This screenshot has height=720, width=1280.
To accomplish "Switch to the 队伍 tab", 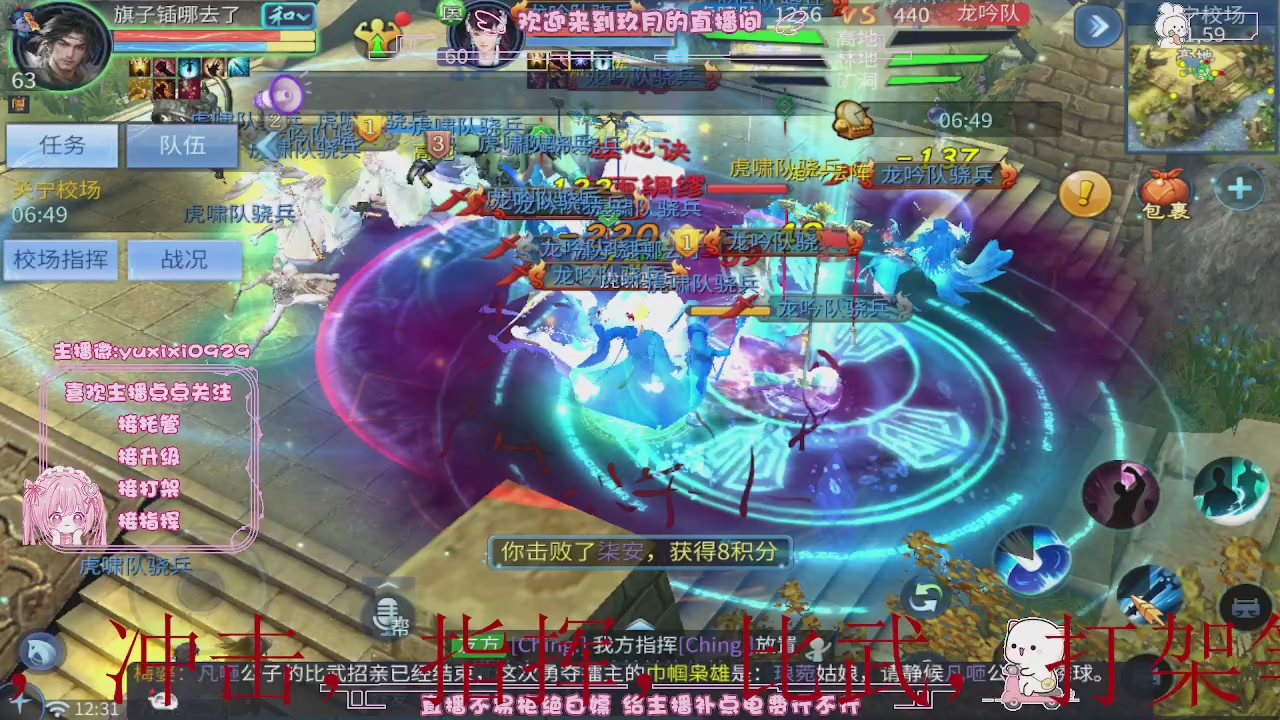I will coord(180,146).
